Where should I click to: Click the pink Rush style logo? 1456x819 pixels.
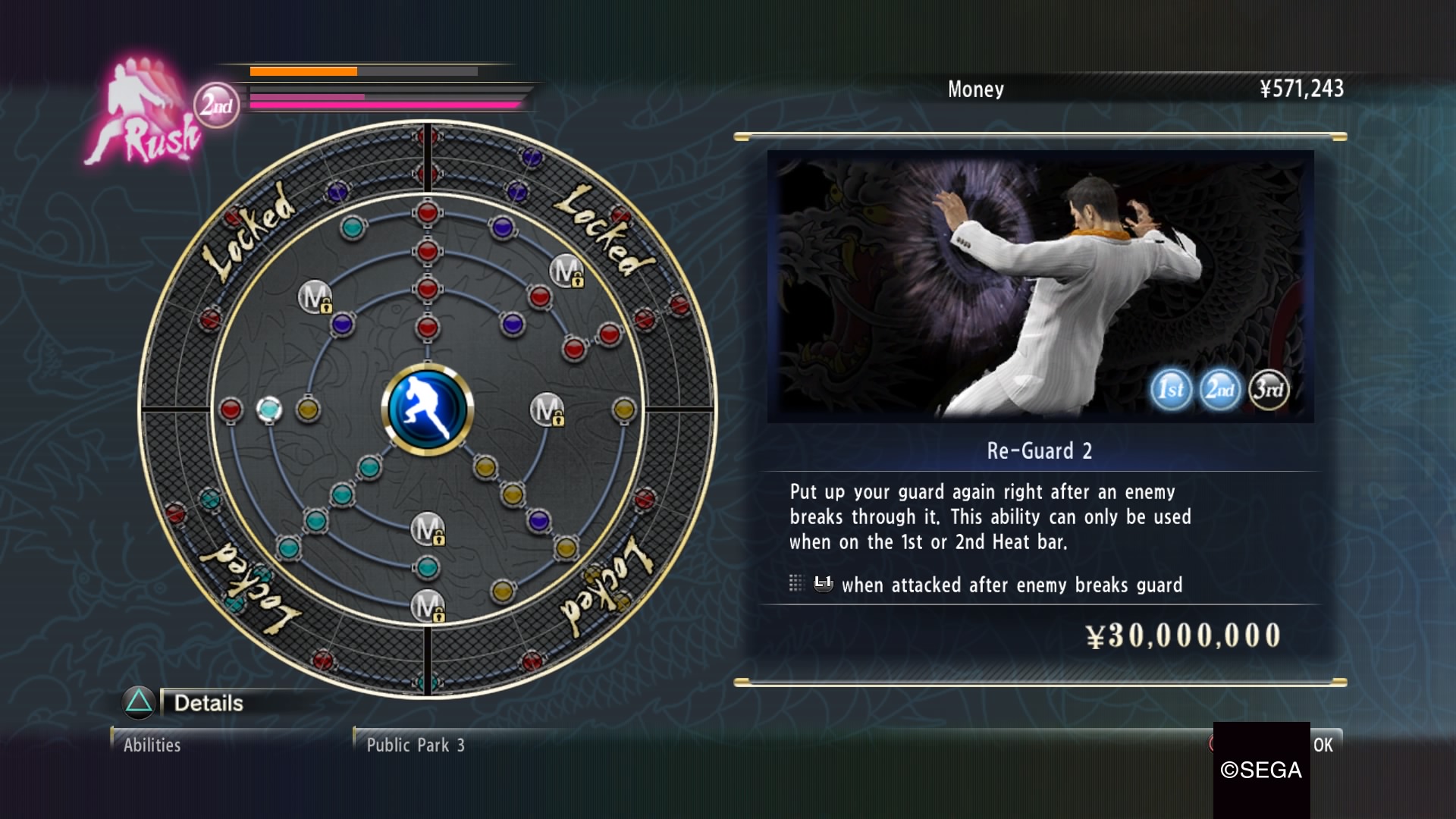coord(144,114)
